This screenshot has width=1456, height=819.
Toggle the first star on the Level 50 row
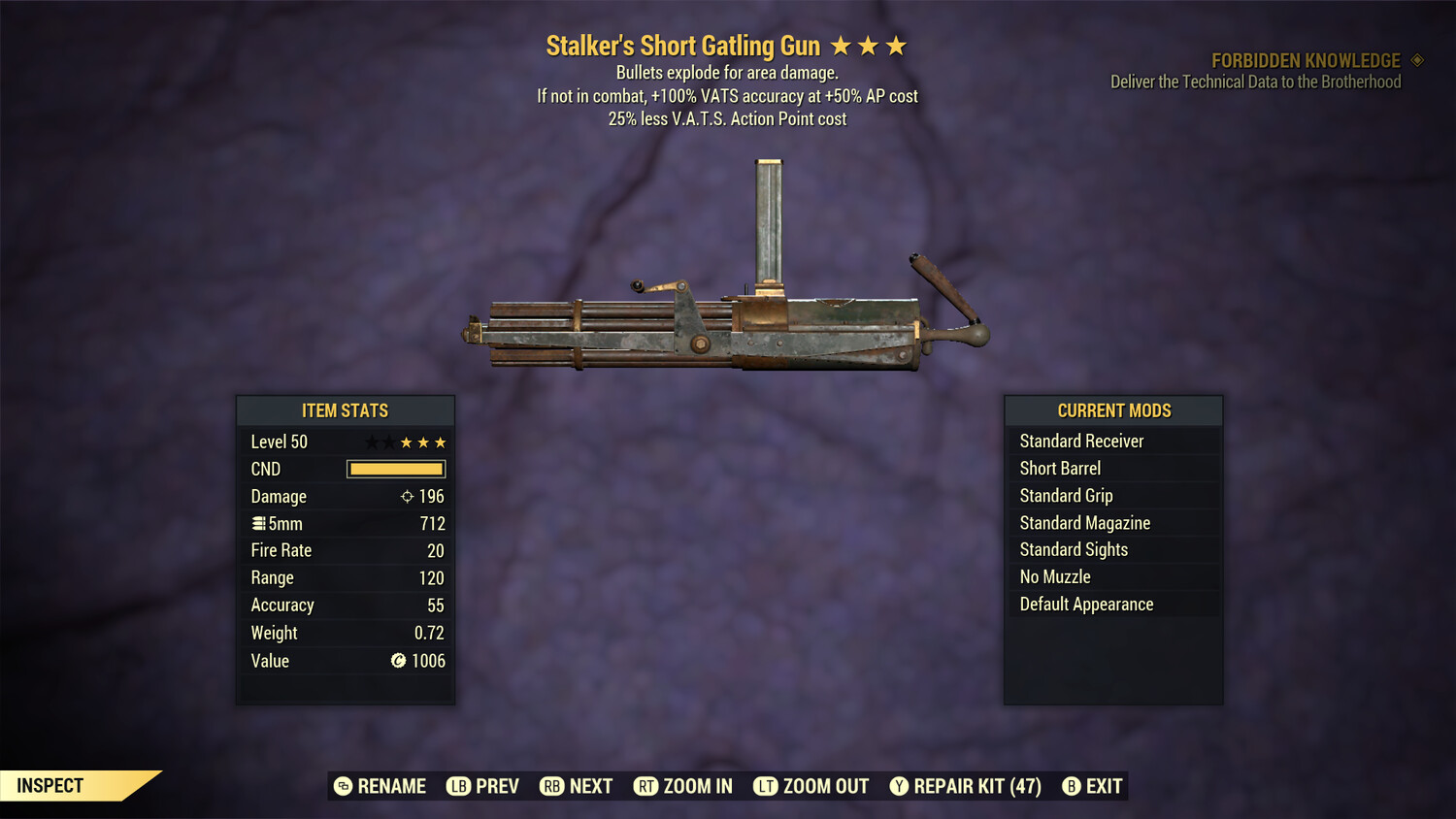click(370, 442)
